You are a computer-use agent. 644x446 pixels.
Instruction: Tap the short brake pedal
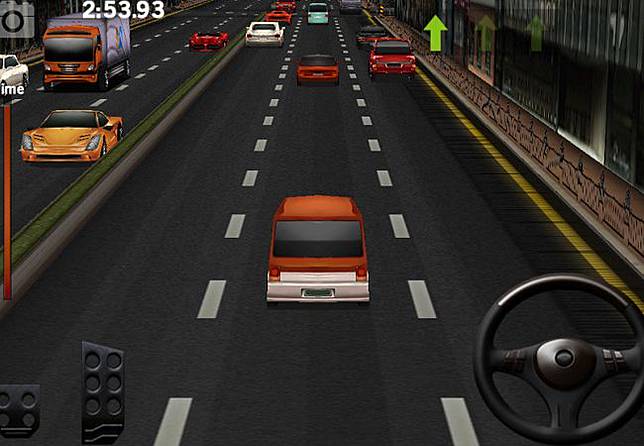coord(19,411)
